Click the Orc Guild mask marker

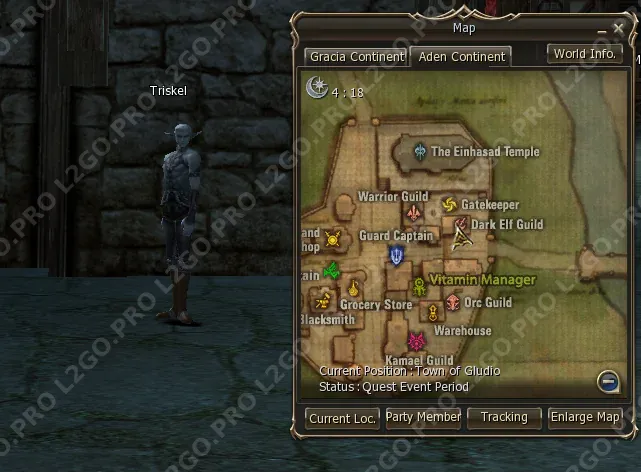click(453, 302)
